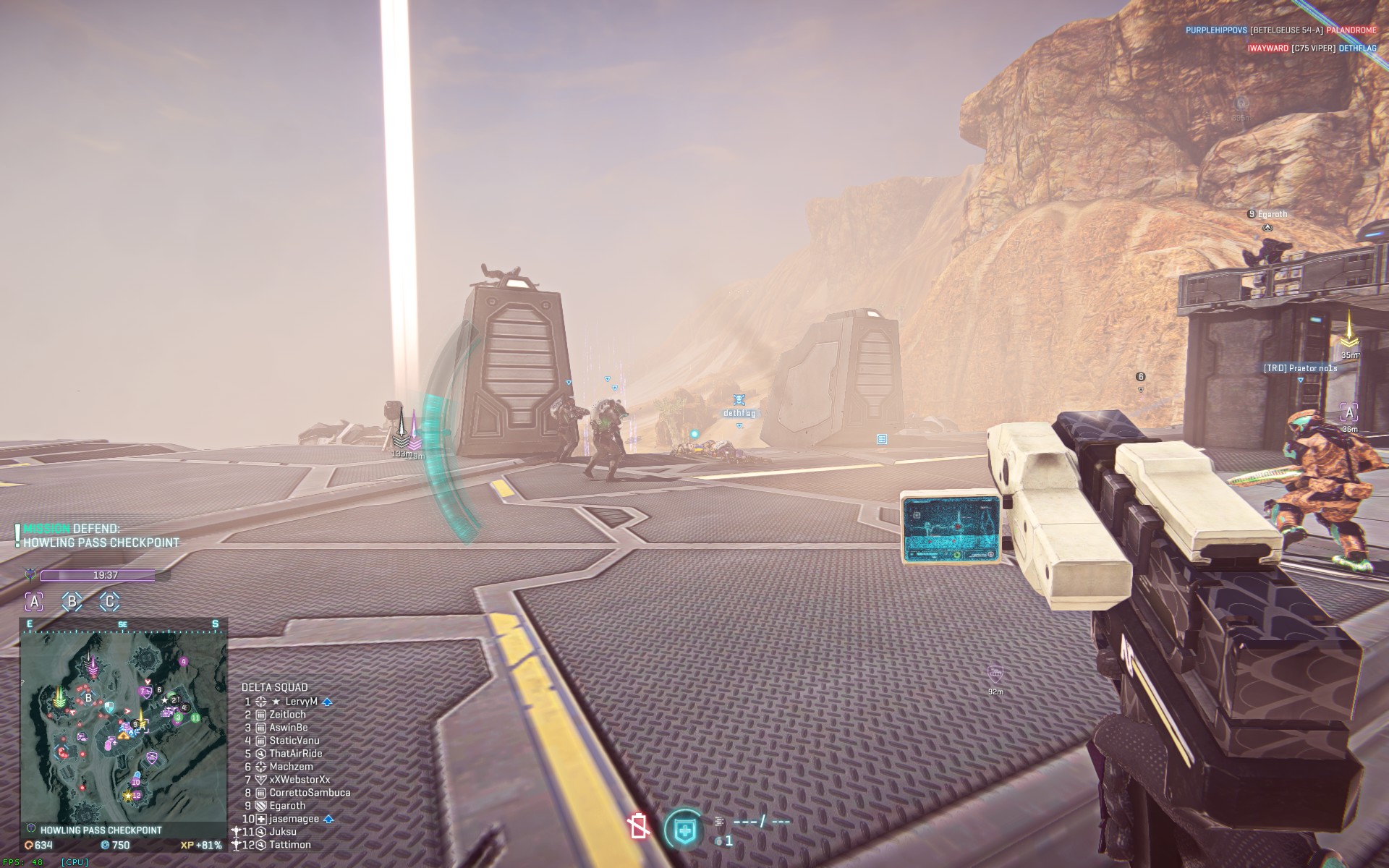Image resolution: width=1389 pixels, height=868 pixels.
Task: Open the Defend Howling Pass Checkpoint mission
Action: (101, 536)
